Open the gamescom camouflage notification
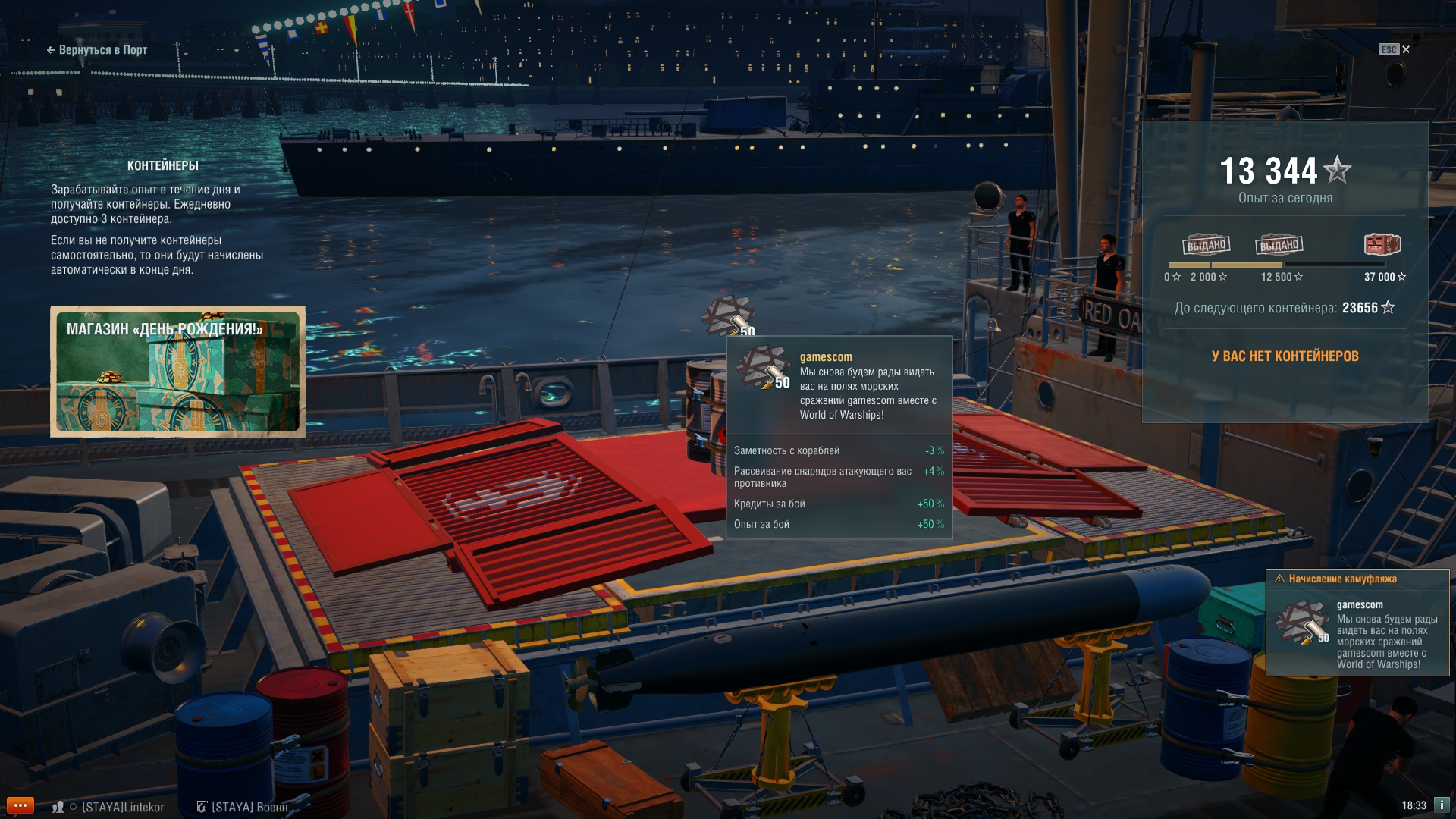 1357,623
